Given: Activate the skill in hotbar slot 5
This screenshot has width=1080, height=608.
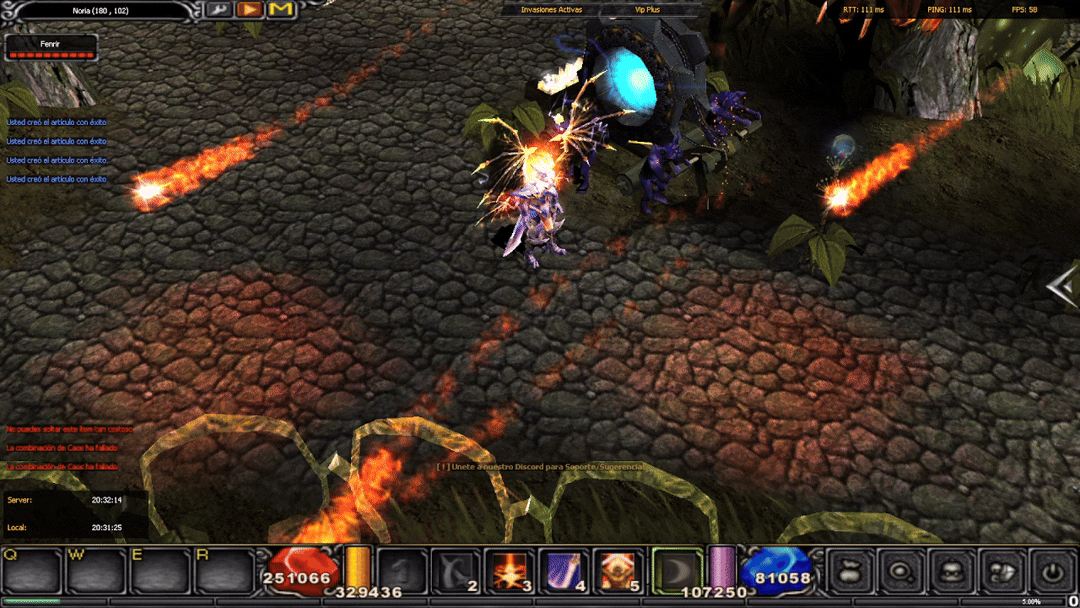Looking at the screenshot, I should 618,571.
